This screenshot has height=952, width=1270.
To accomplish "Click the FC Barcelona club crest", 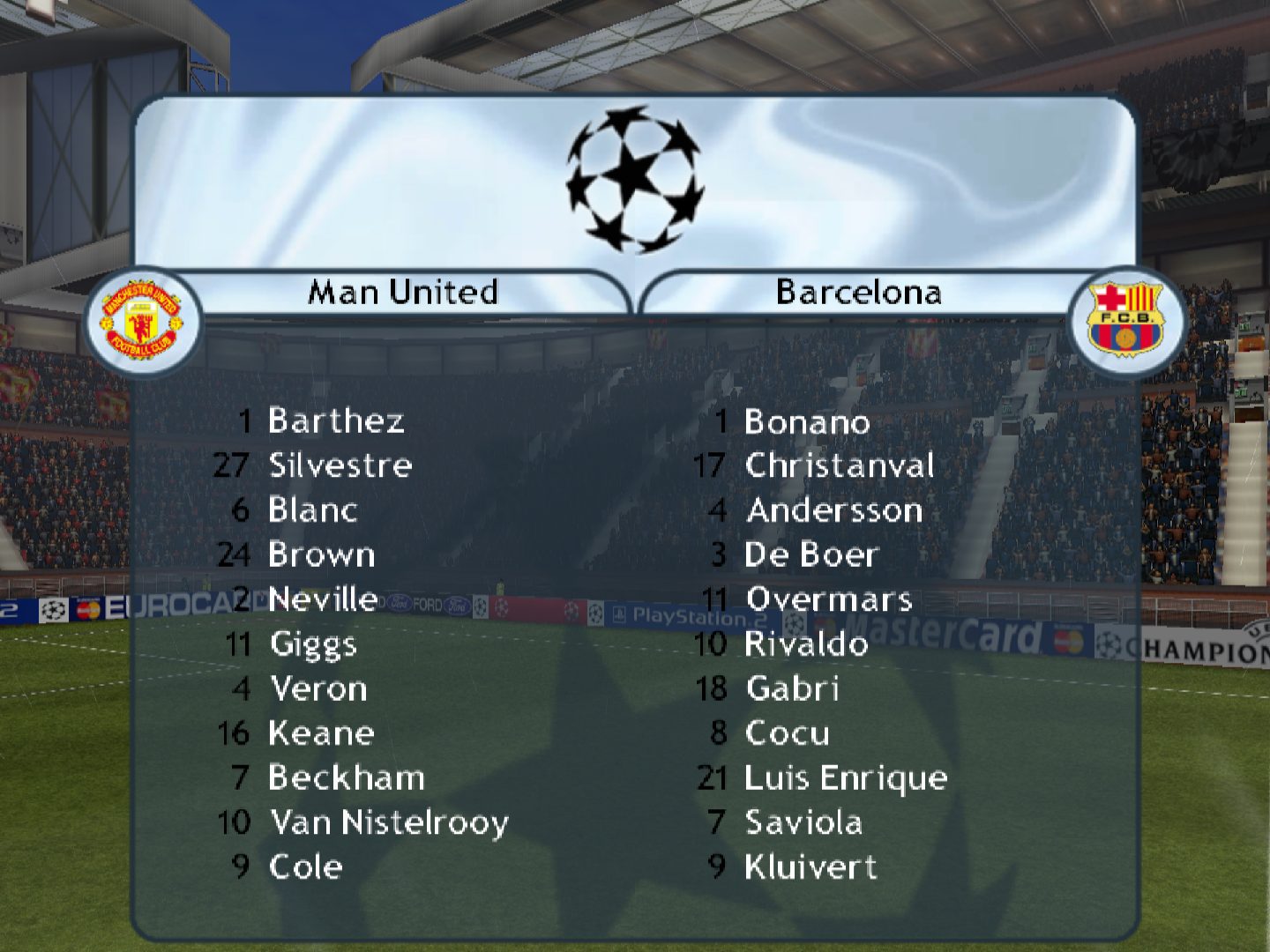I will click(x=1125, y=319).
